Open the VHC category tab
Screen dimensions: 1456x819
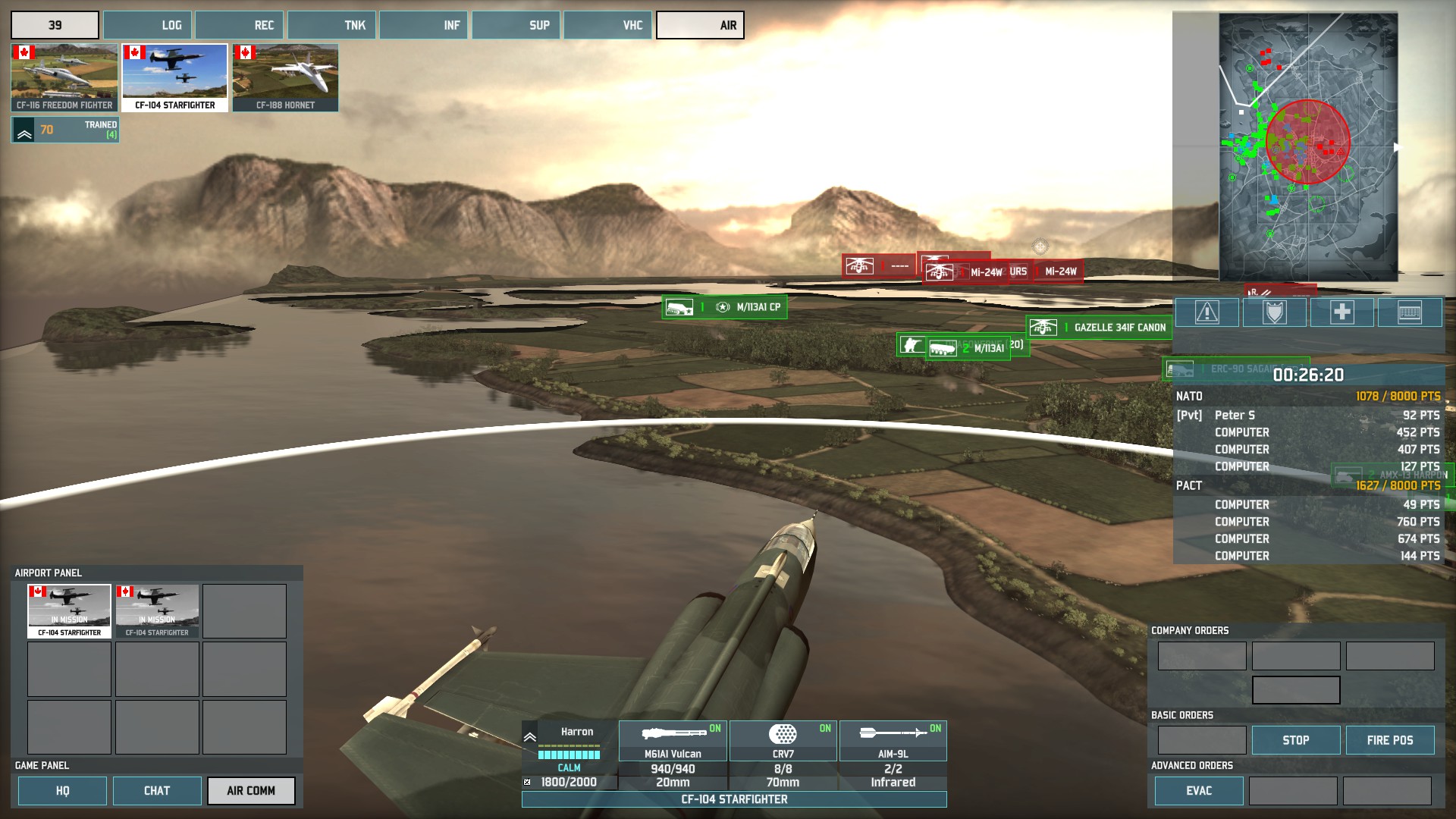point(607,25)
